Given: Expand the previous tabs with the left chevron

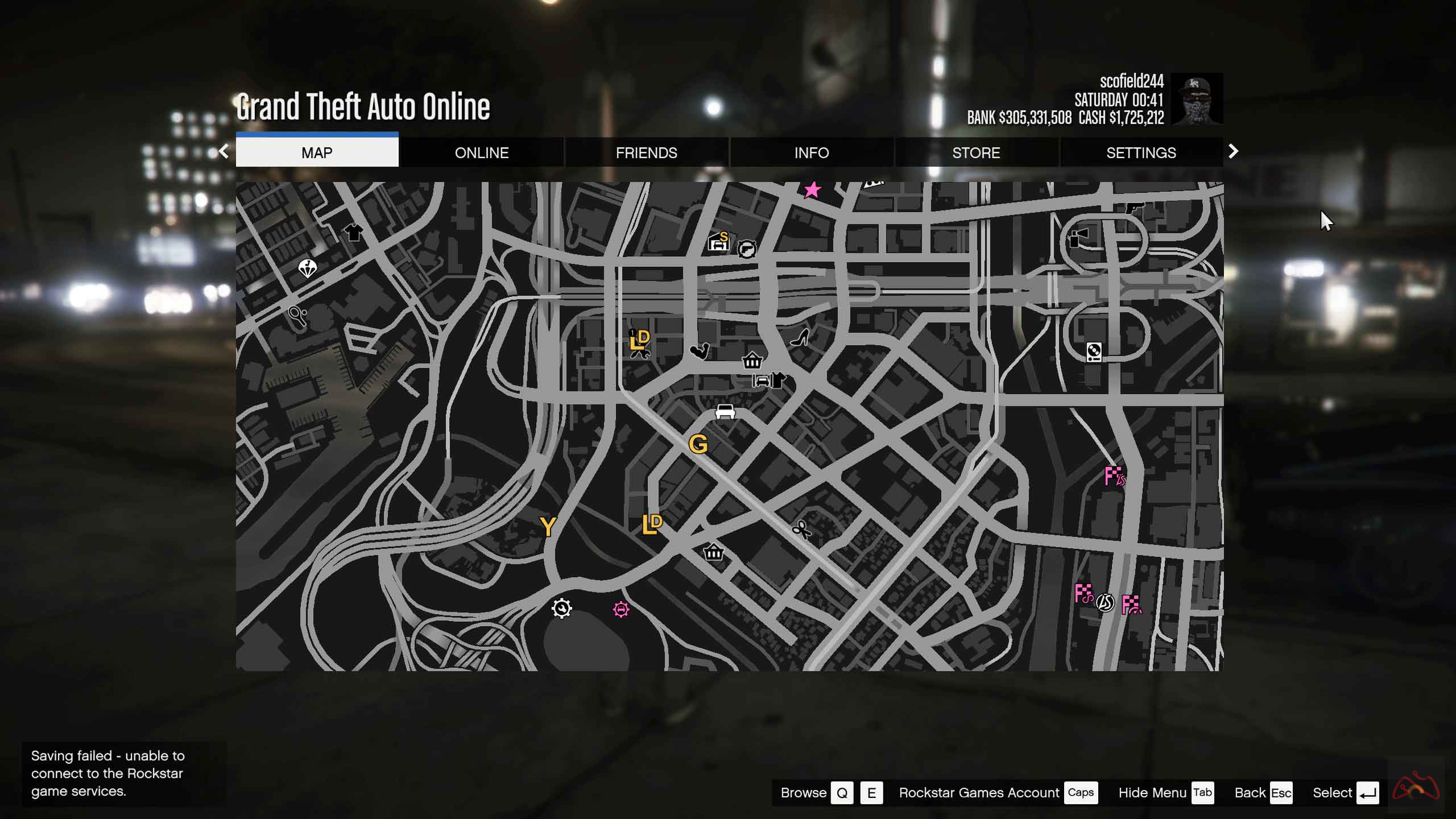Looking at the screenshot, I should (222, 151).
